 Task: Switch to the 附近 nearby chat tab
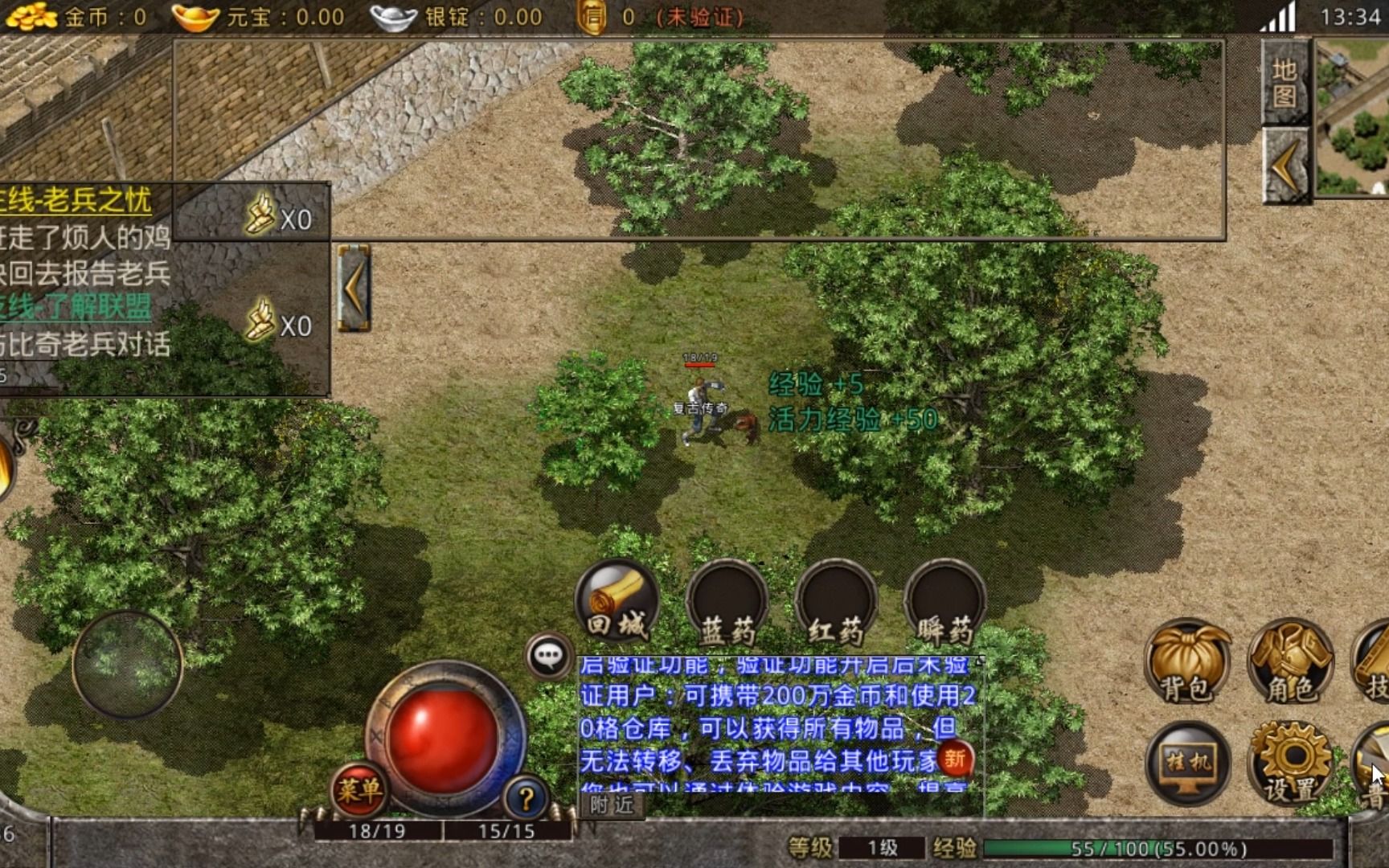pos(612,805)
